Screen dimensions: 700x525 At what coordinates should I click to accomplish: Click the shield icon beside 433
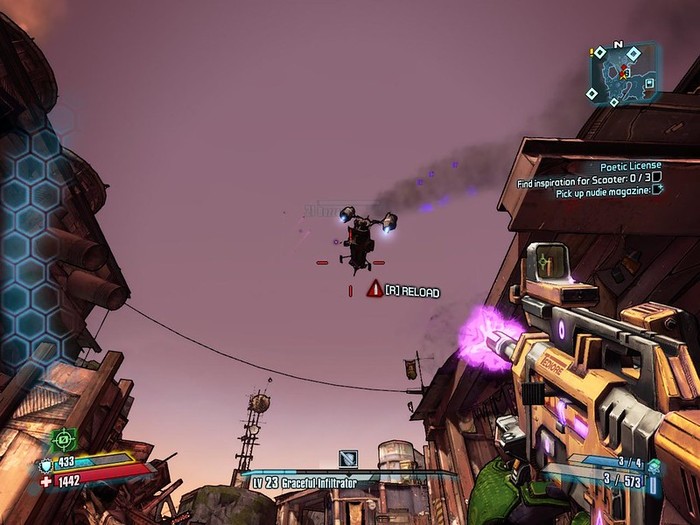pyautogui.click(x=45, y=464)
